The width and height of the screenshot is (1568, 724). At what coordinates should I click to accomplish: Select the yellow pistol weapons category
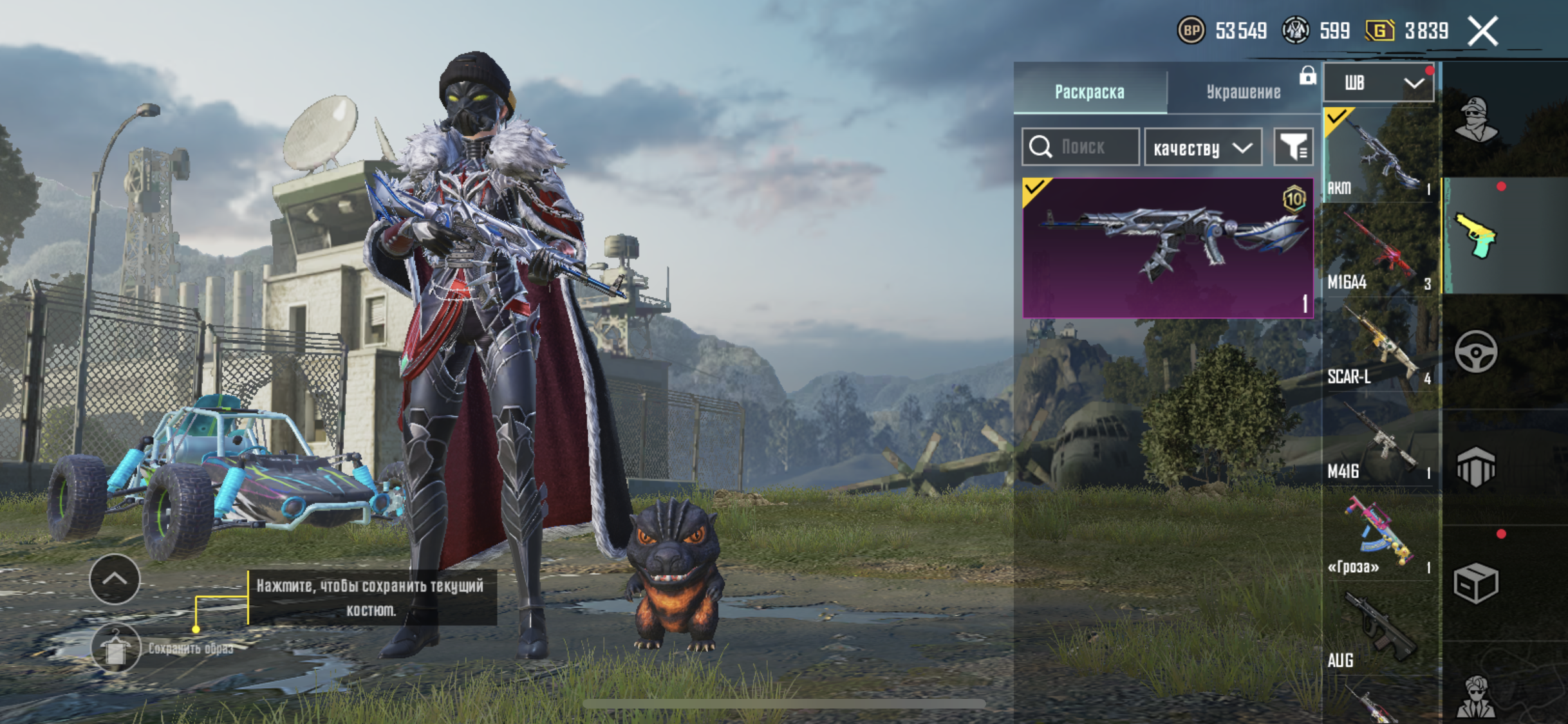tap(1475, 236)
